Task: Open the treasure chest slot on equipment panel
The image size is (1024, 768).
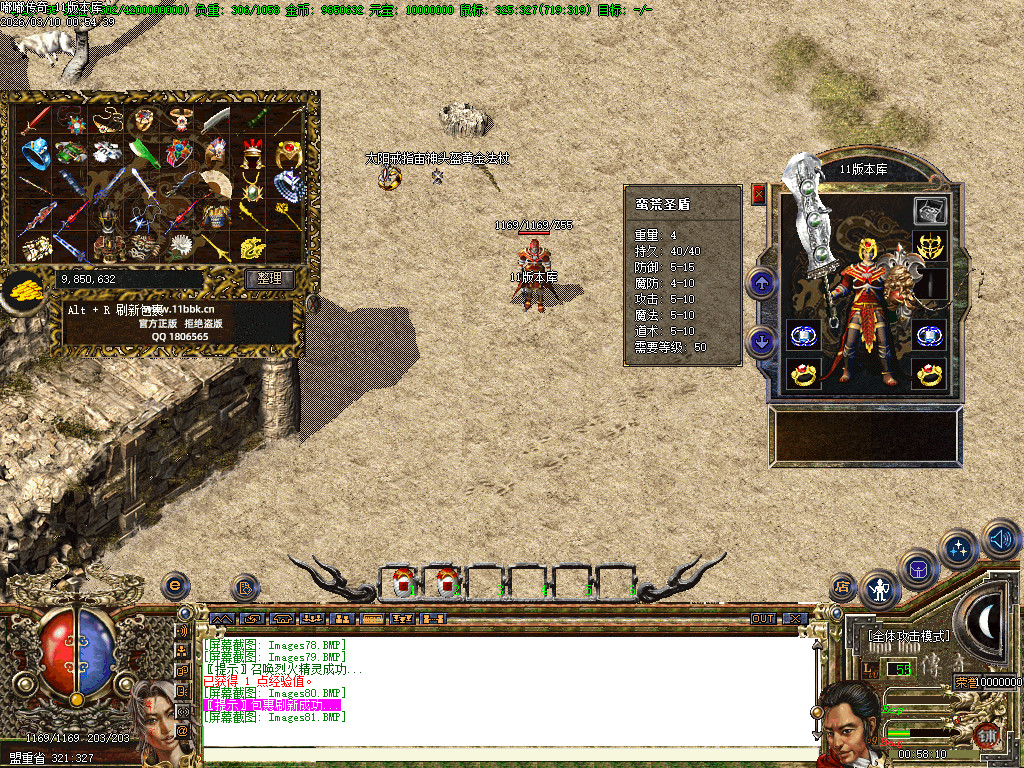Action: coord(929,210)
